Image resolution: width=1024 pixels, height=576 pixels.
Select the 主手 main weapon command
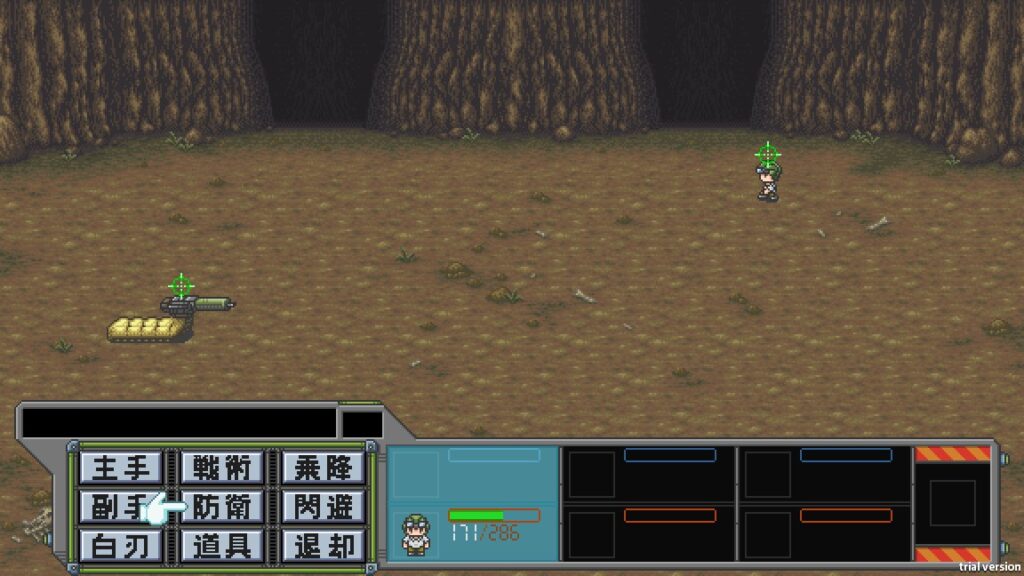point(120,467)
